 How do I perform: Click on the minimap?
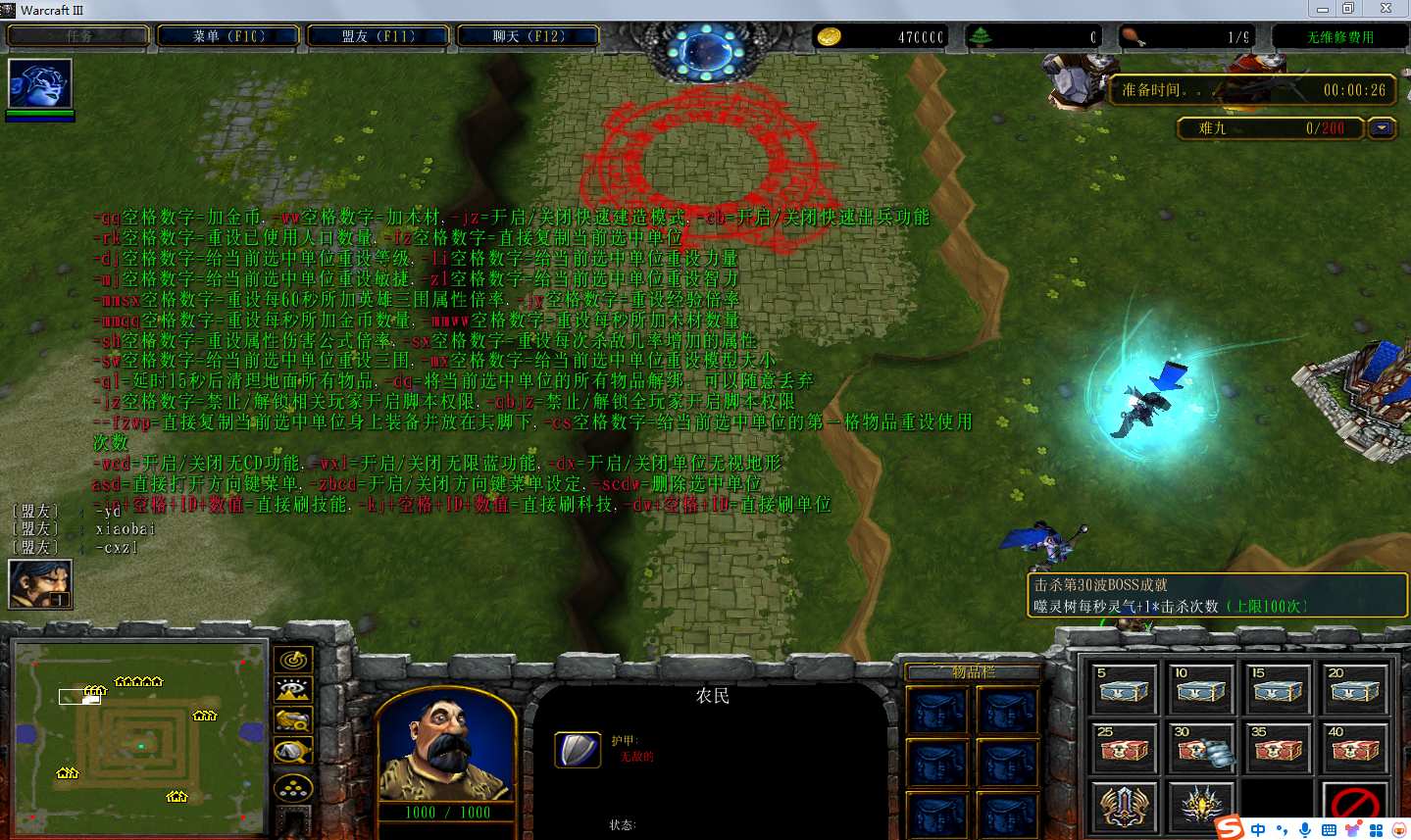tap(139, 737)
